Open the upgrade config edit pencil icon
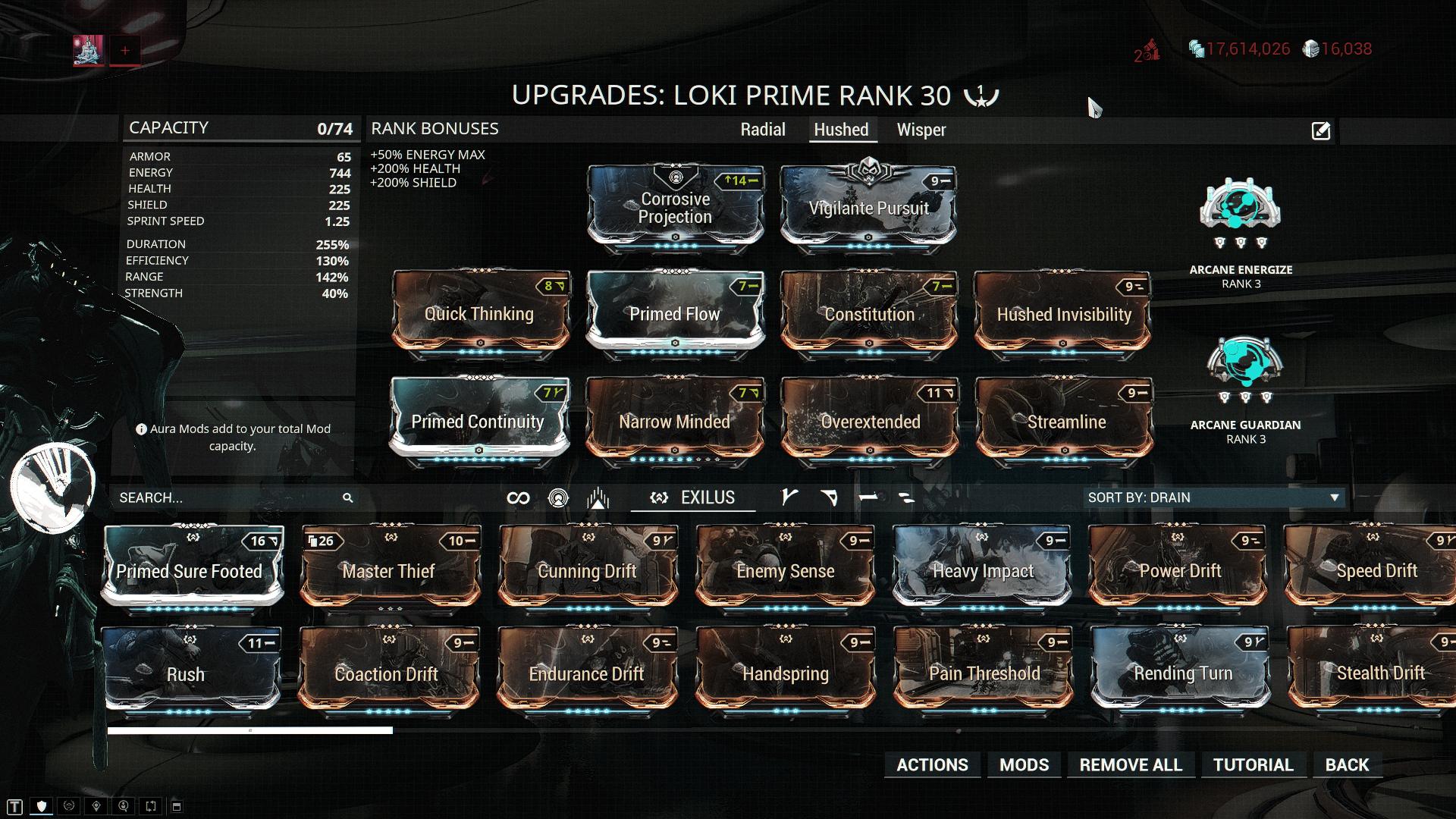The width and height of the screenshot is (1456, 819). [1321, 130]
